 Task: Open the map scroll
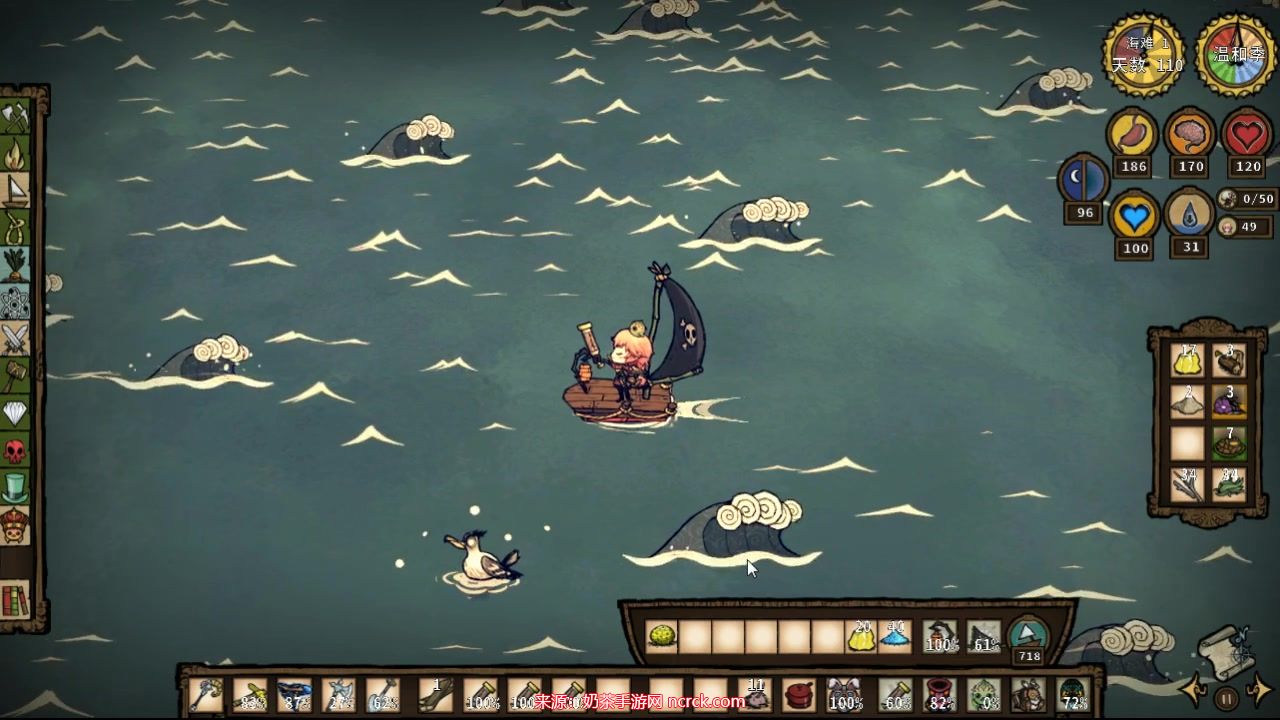coord(1227,650)
